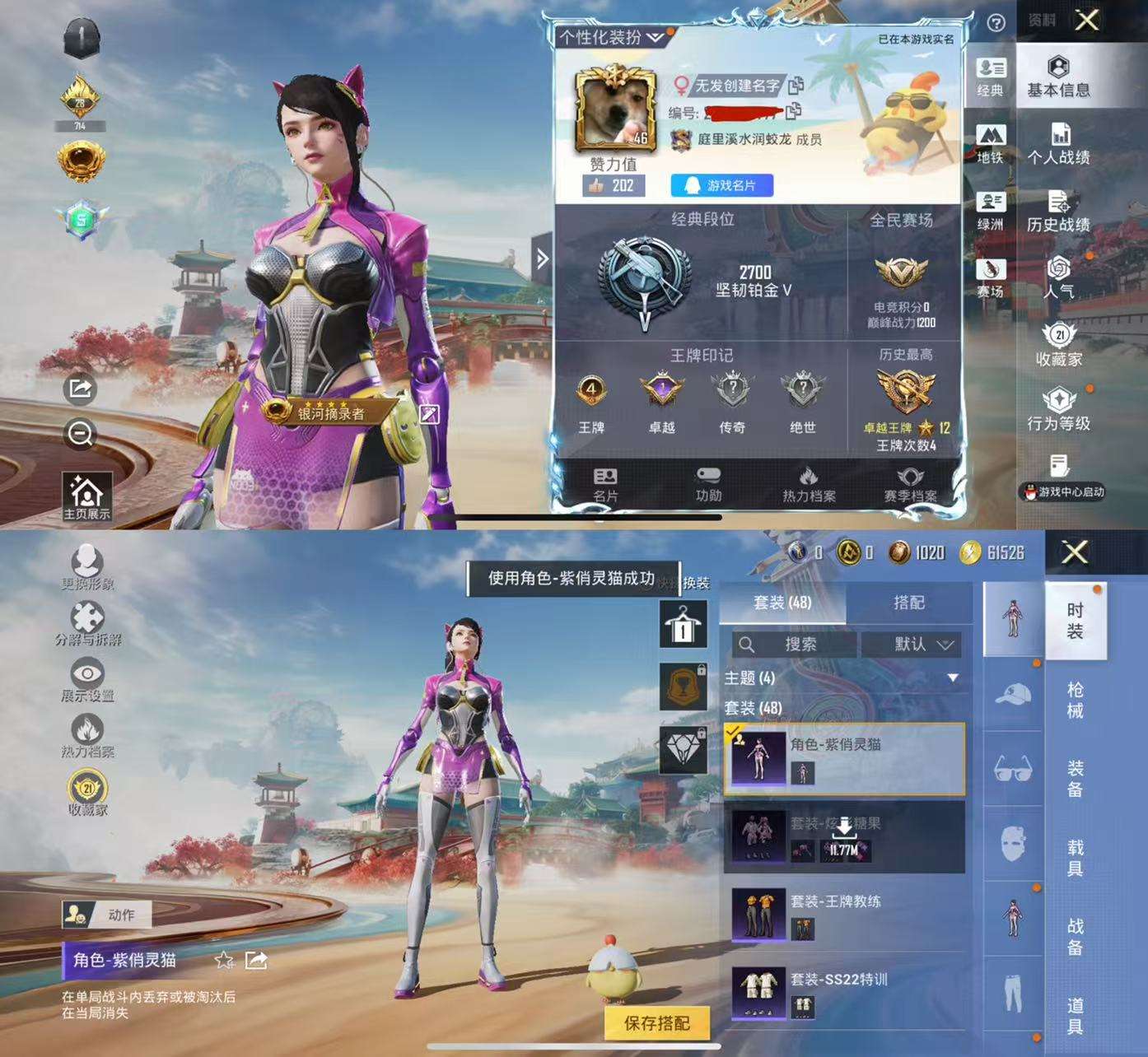Open the 默认 sorting dropdown
Image resolution: width=1148 pixels, height=1057 pixels.
pyautogui.click(x=912, y=645)
